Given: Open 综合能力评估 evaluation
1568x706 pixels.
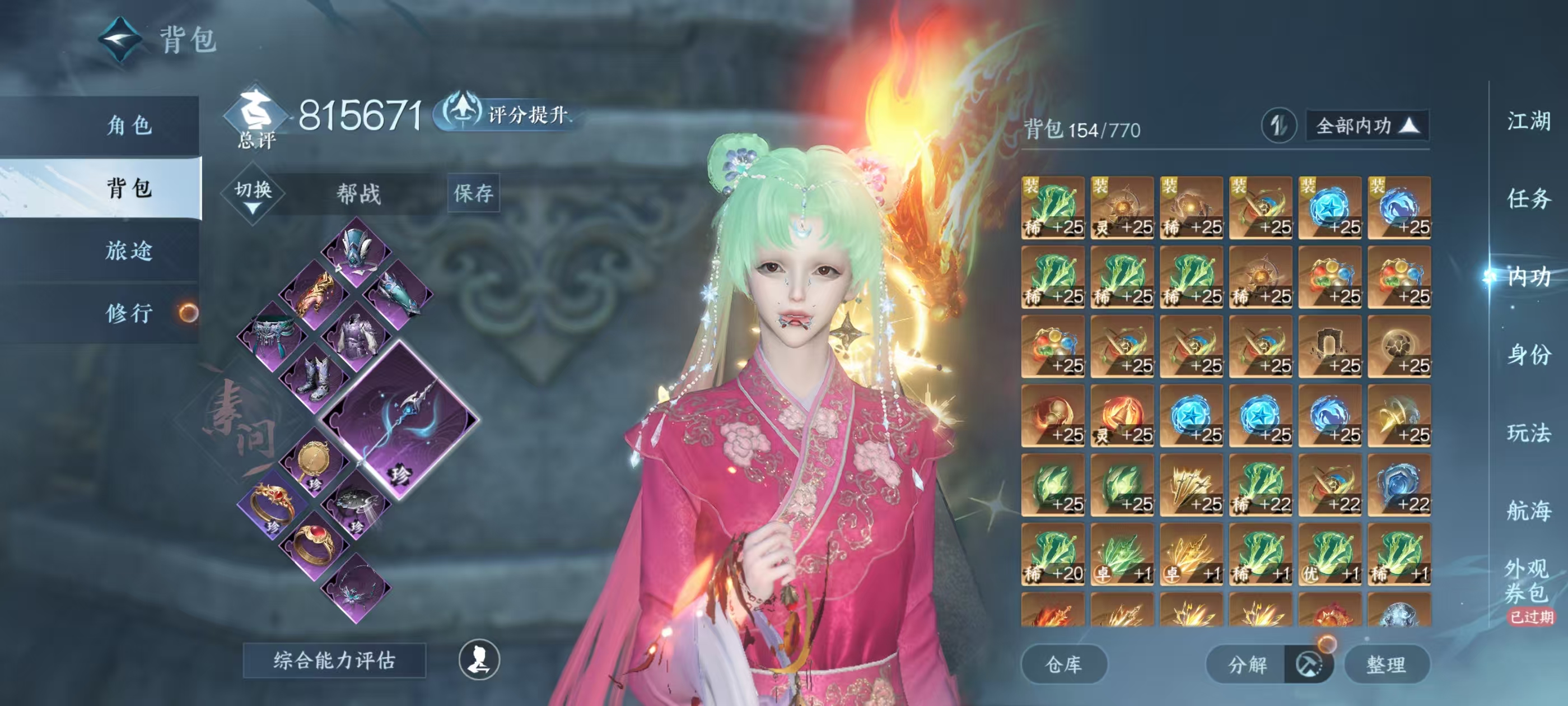Looking at the screenshot, I should [x=334, y=659].
